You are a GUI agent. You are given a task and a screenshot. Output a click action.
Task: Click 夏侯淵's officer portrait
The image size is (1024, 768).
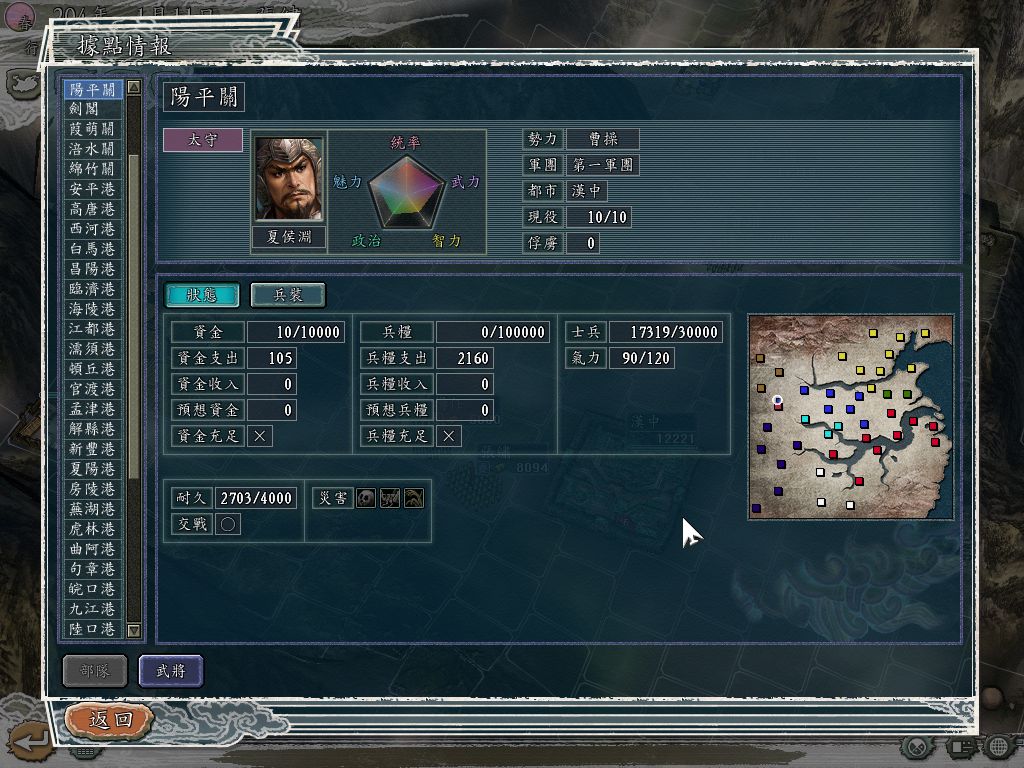289,180
